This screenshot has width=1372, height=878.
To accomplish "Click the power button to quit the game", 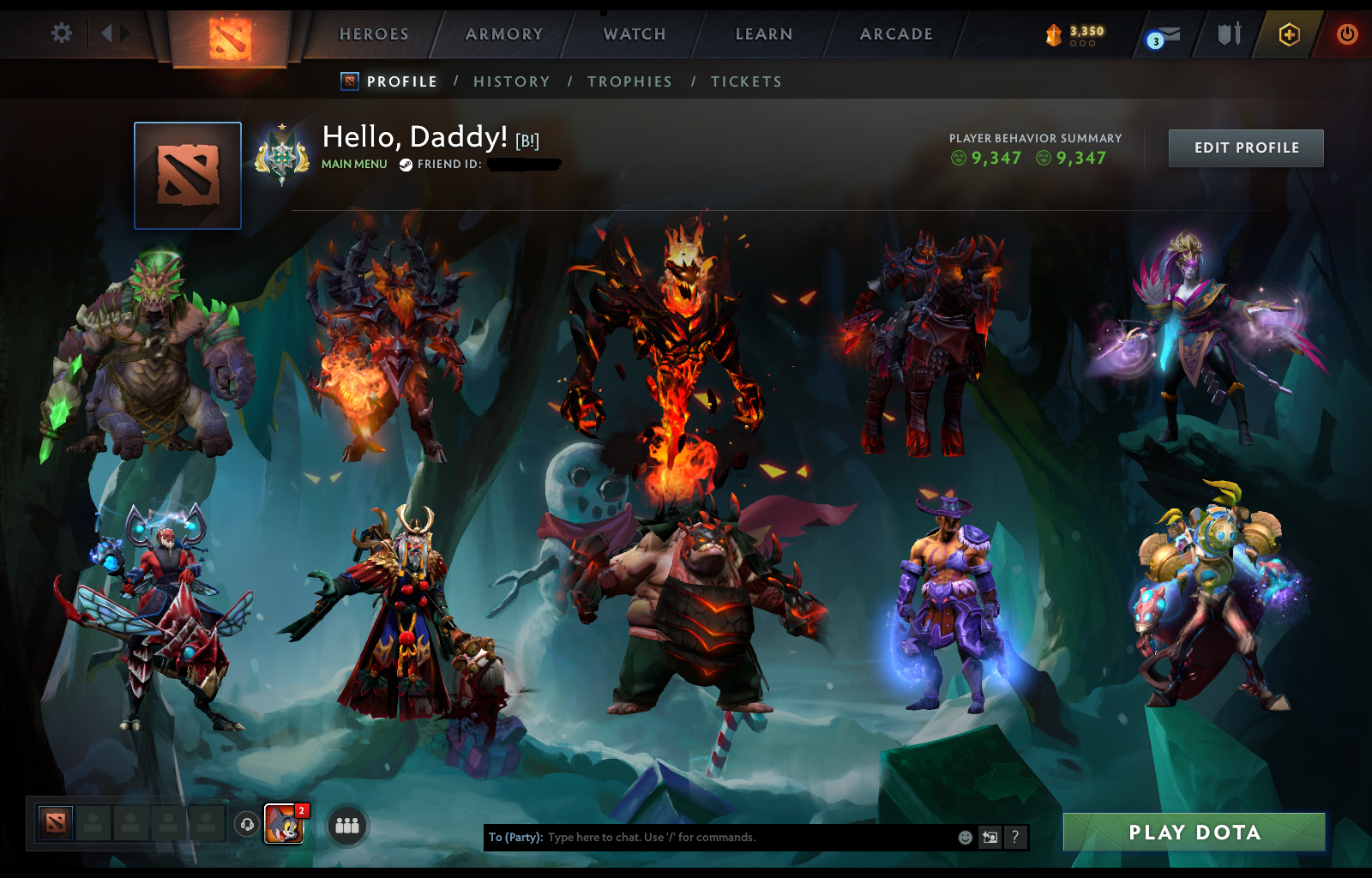I will point(1345,34).
